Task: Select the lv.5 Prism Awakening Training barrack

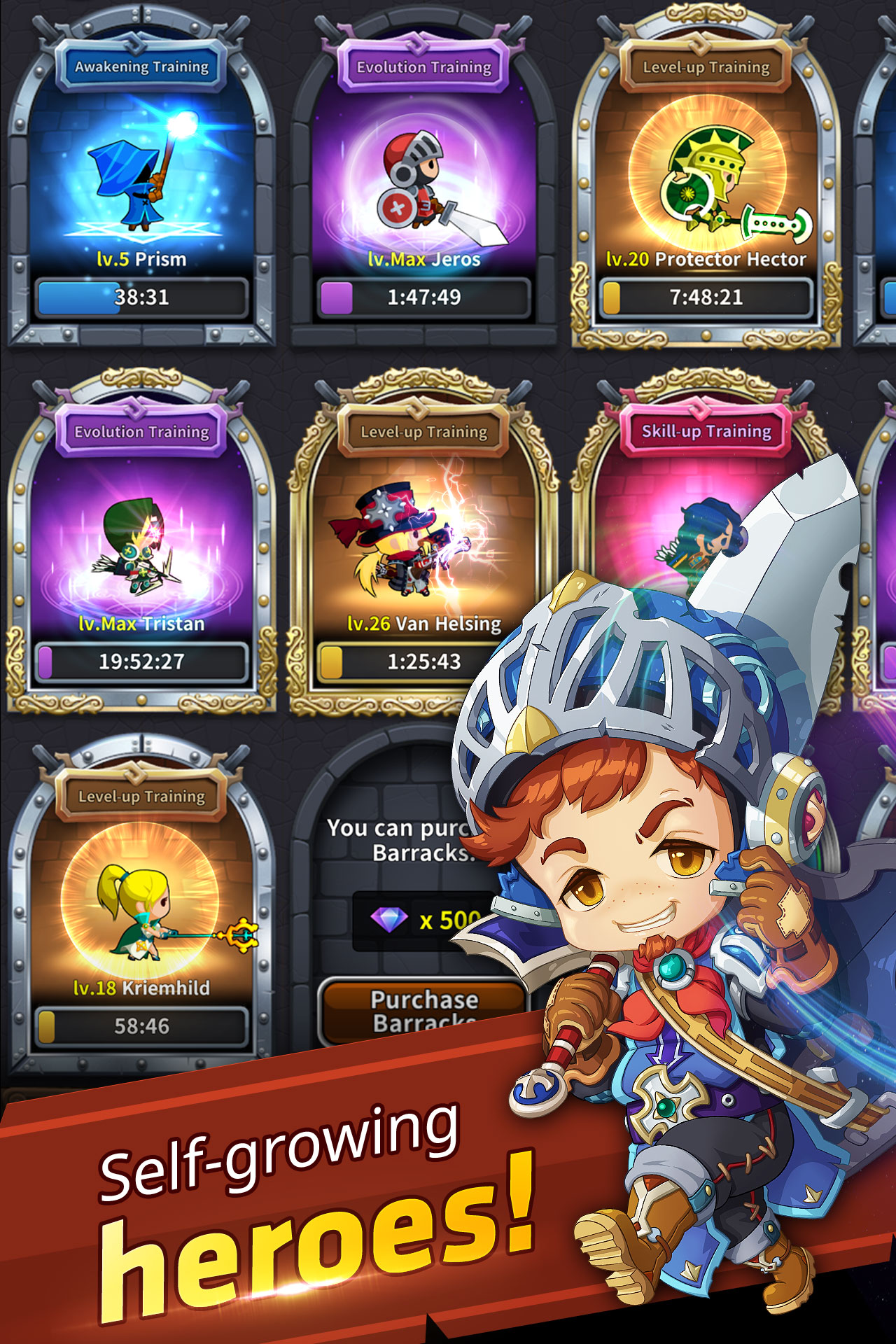Action: 141,182
